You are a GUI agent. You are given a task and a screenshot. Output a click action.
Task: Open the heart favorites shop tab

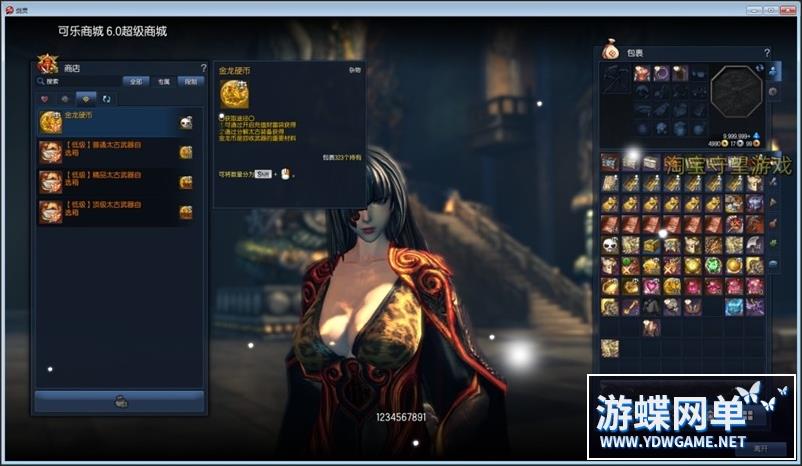[x=45, y=99]
